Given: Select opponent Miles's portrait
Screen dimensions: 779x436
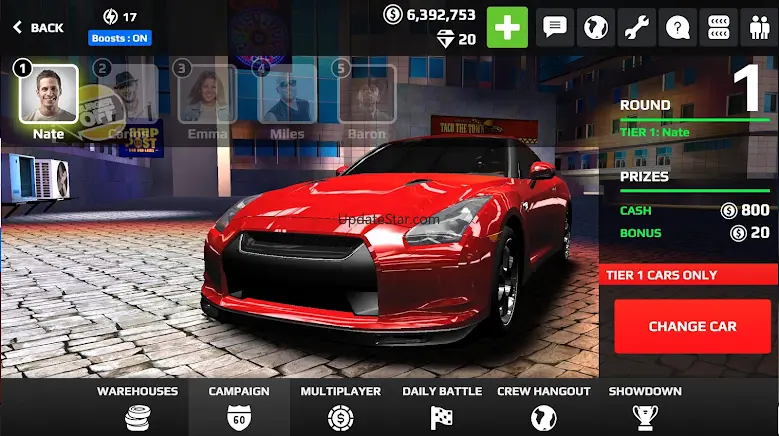Looking at the screenshot, I should click(x=287, y=94).
